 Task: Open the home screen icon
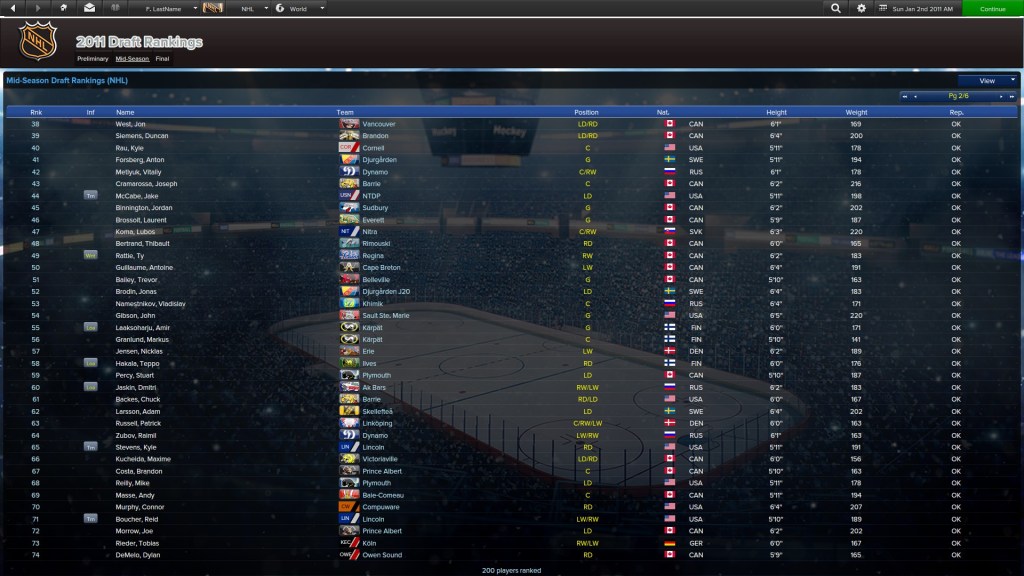[x=64, y=8]
